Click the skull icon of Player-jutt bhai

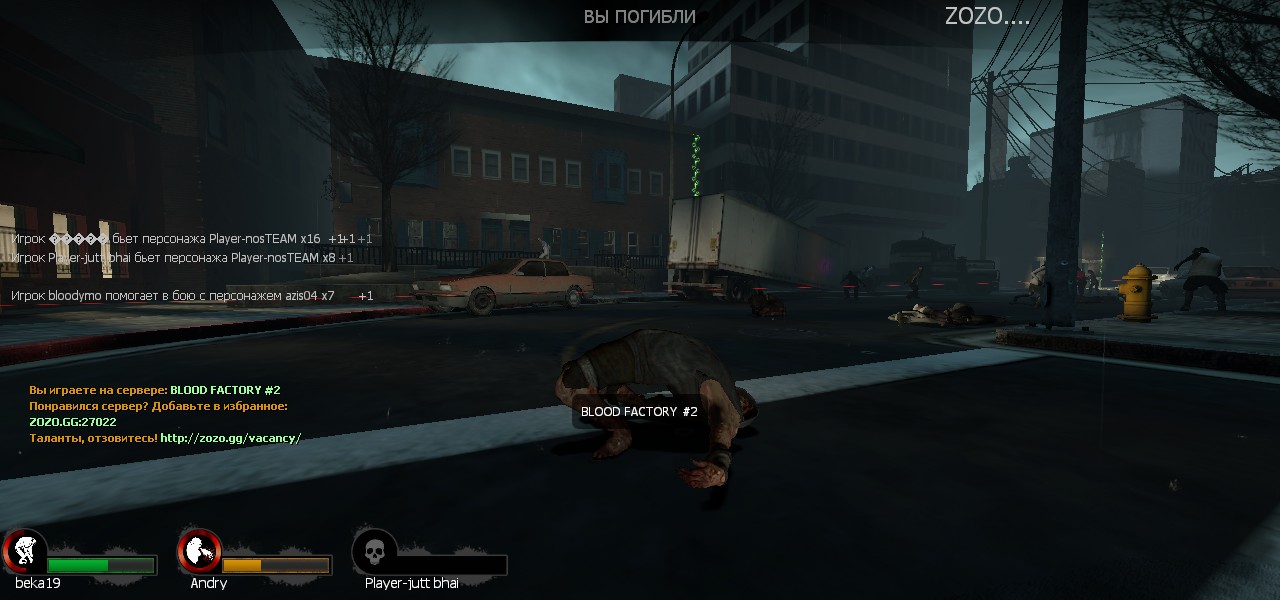click(375, 551)
